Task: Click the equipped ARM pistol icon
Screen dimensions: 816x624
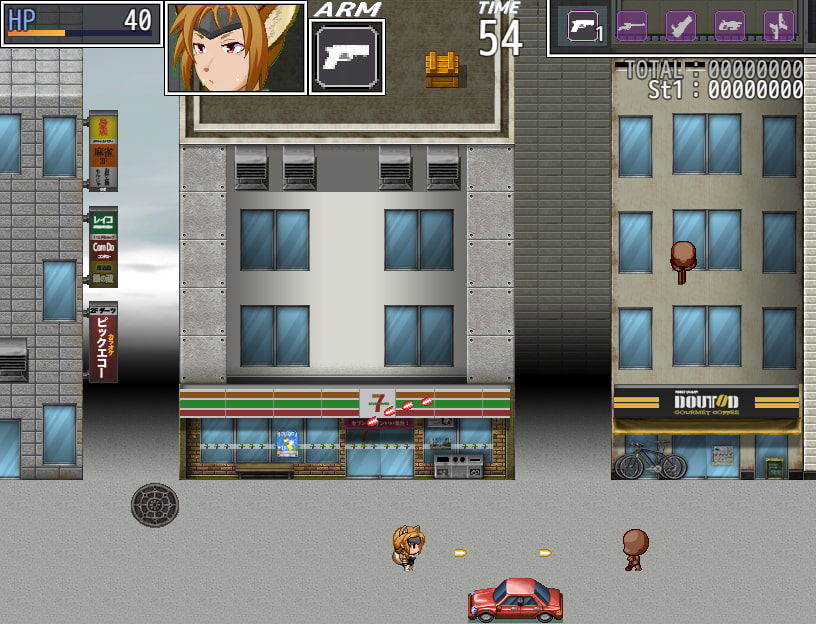Action: click(346, 57)
